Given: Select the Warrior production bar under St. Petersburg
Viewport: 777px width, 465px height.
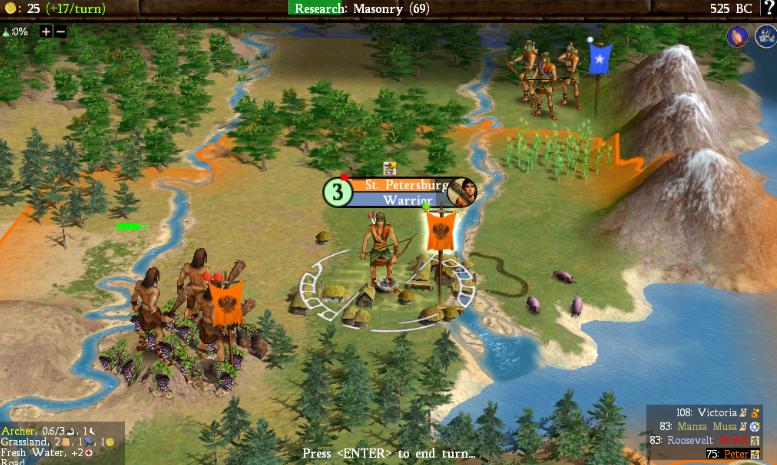Looking at the screenshot, I should coord(401,199).
